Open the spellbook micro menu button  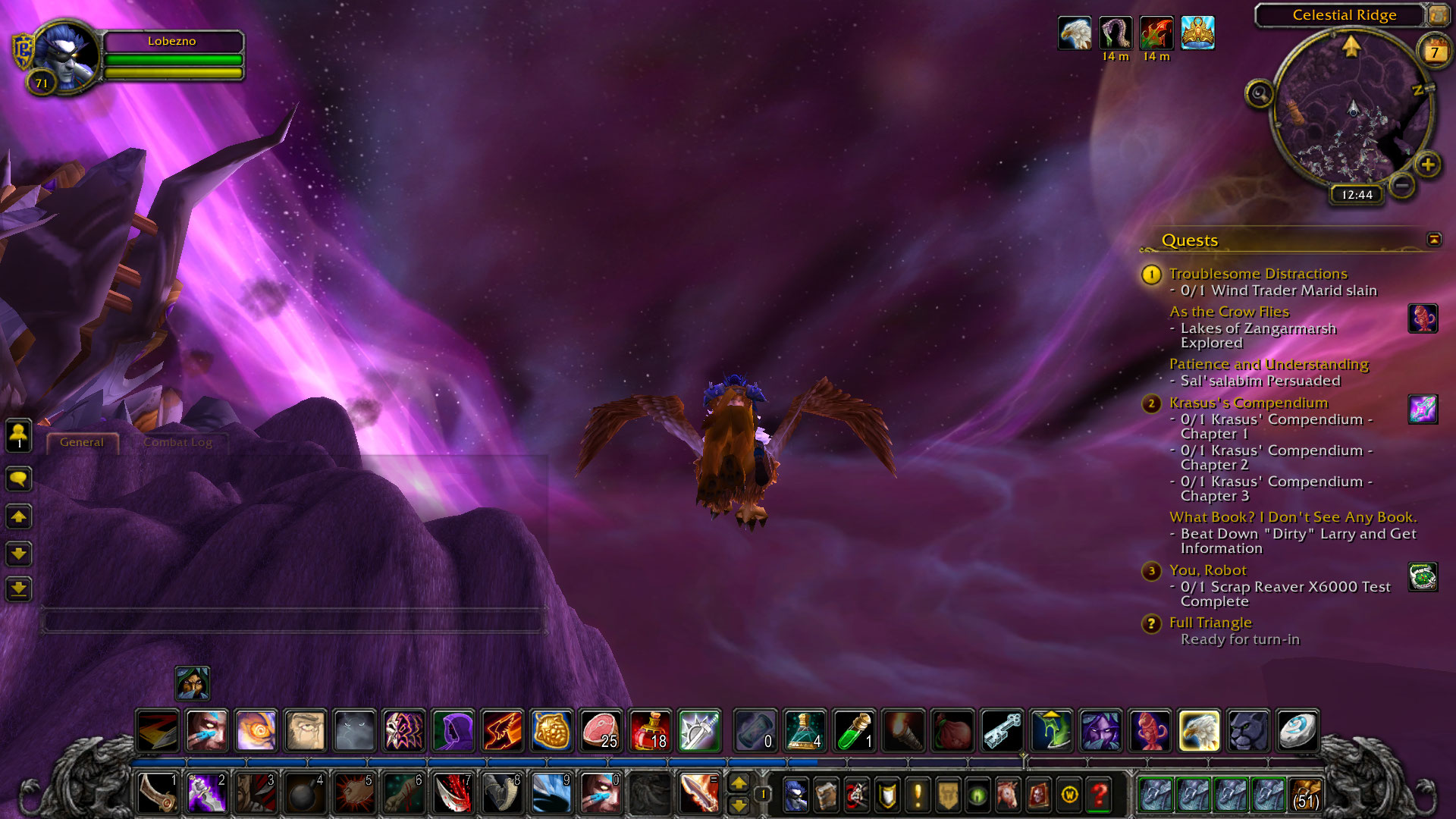(826, 795)
